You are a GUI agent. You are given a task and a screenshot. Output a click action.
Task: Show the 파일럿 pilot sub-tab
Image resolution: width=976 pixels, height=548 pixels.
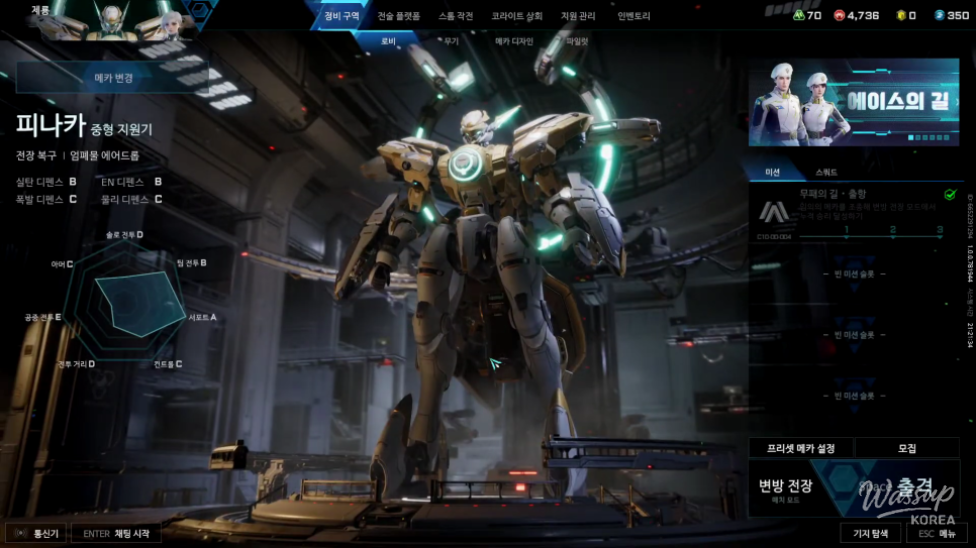pyautogui.click(x=577, y=41)
